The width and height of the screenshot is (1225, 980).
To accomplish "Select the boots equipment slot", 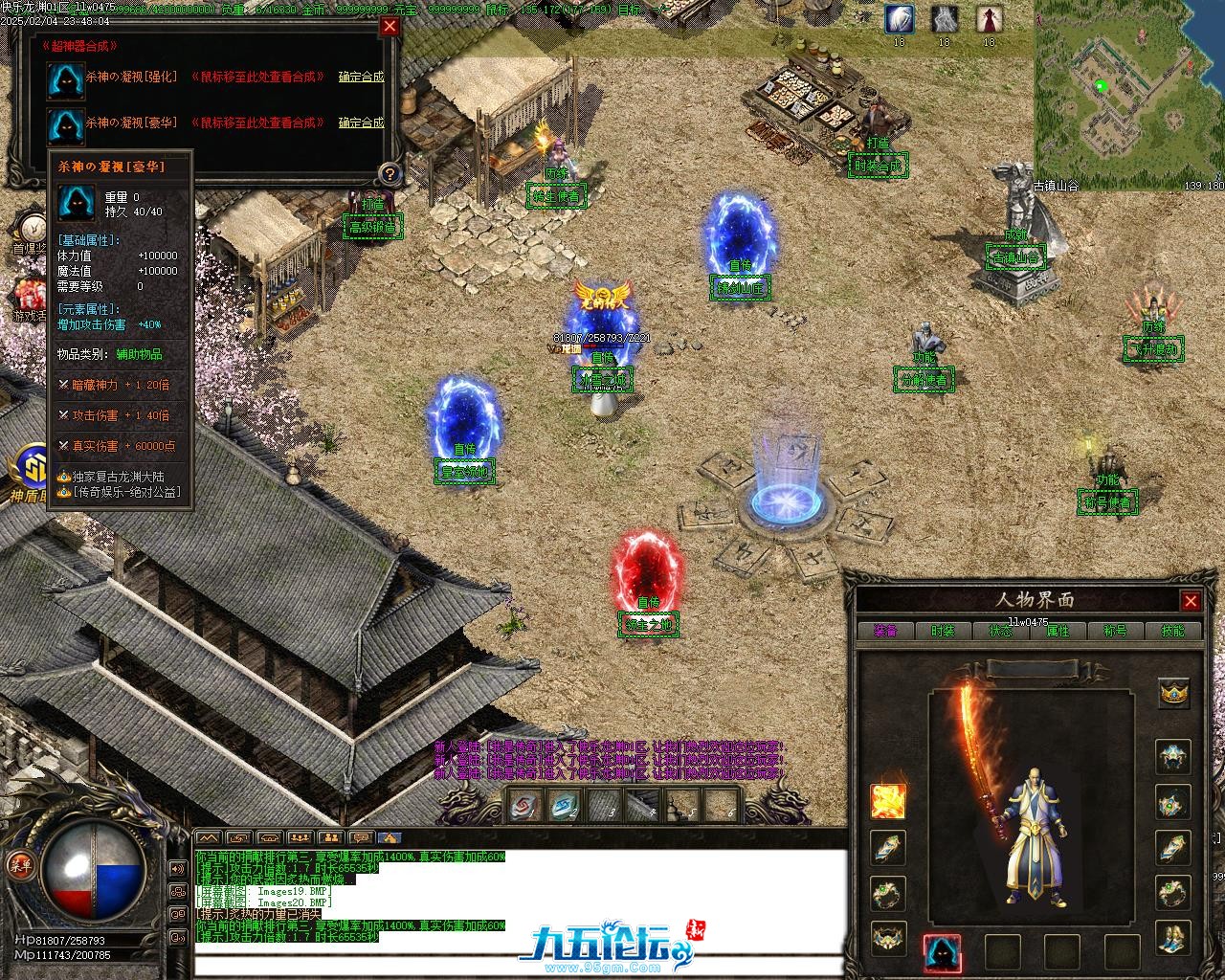I will (x=1174, y=939).
